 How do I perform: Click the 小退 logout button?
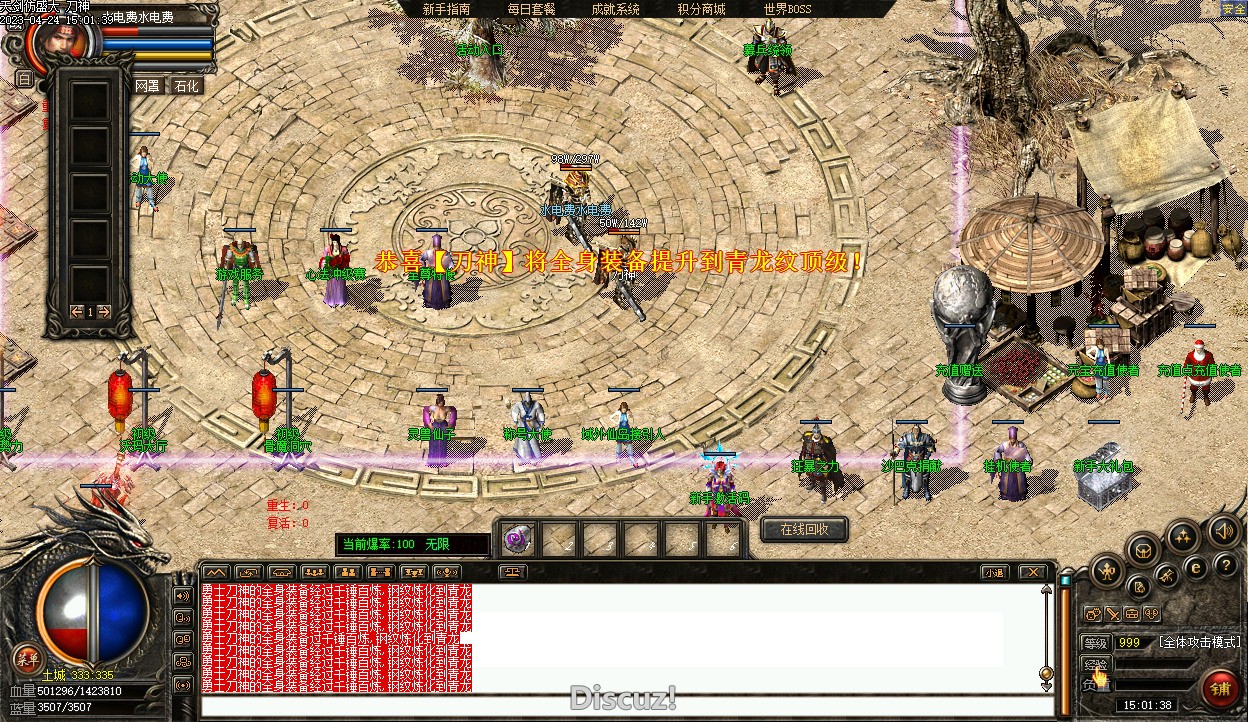tap(993, 573)
